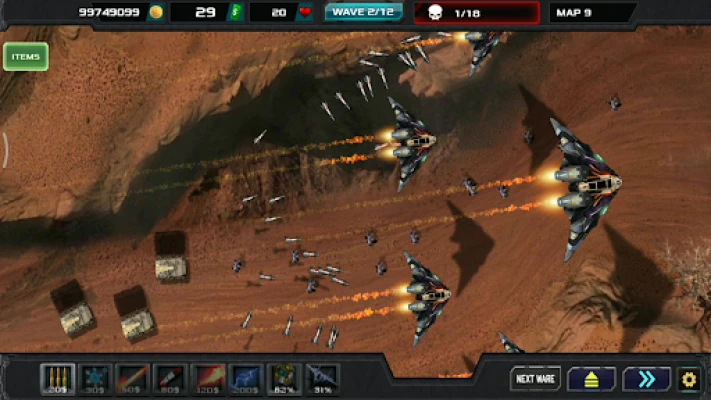Image resolution: width=711 pixels, height=400 pixels.
Task: Select the 80$ missile turret
Action: coord(171,378)
